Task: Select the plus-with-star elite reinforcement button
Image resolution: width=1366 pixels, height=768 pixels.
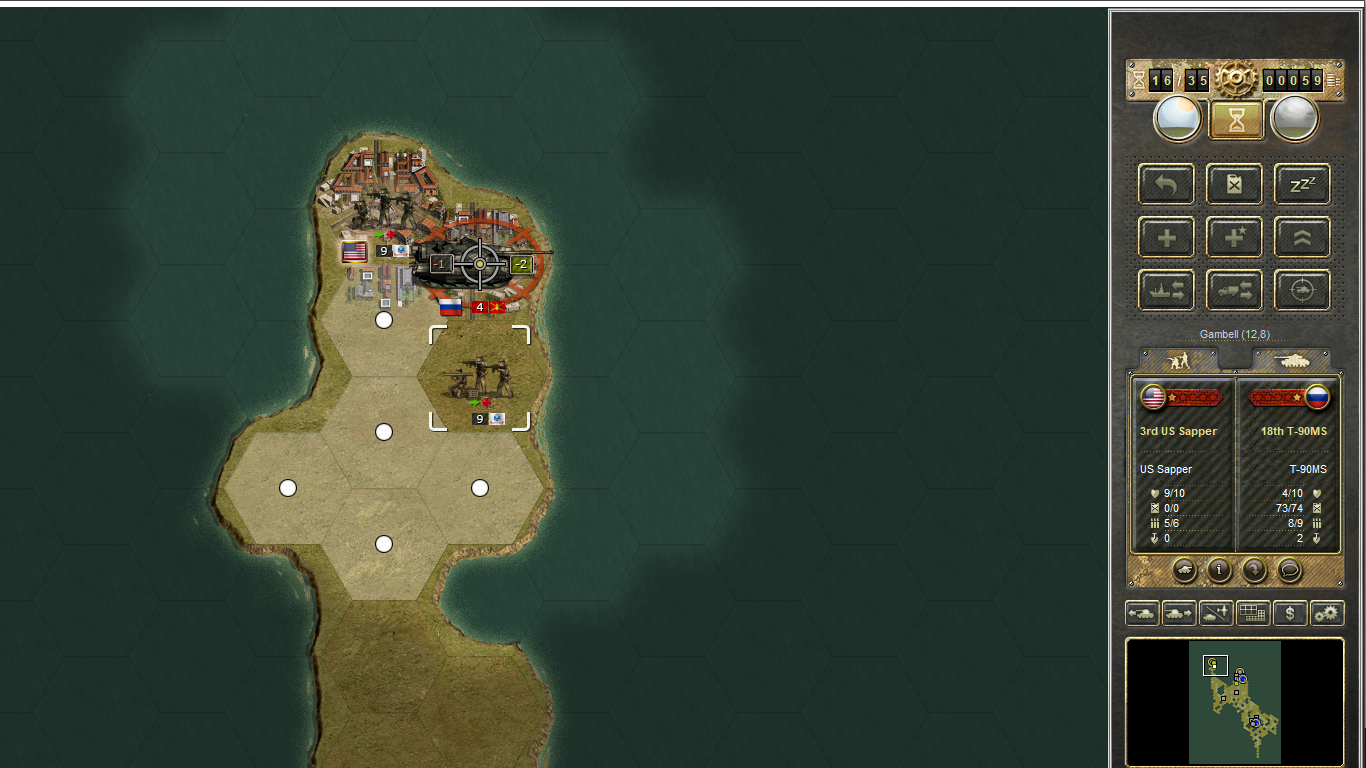Action: pos(1234,238)
